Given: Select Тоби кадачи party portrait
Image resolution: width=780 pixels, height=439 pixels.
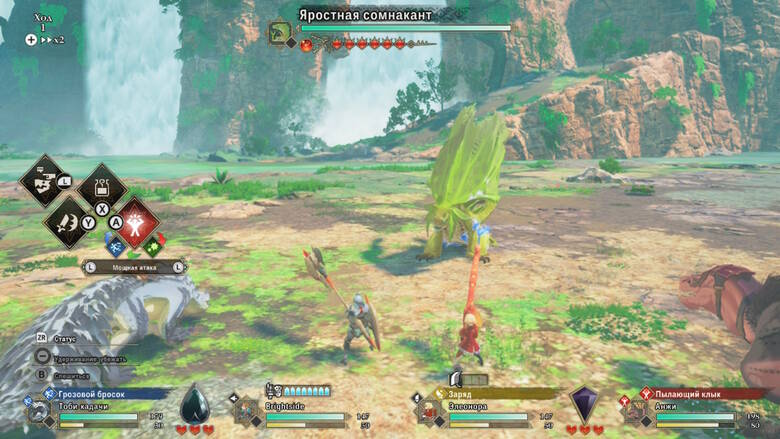Looking at the screenshot, I should click(x=40, y=413).
